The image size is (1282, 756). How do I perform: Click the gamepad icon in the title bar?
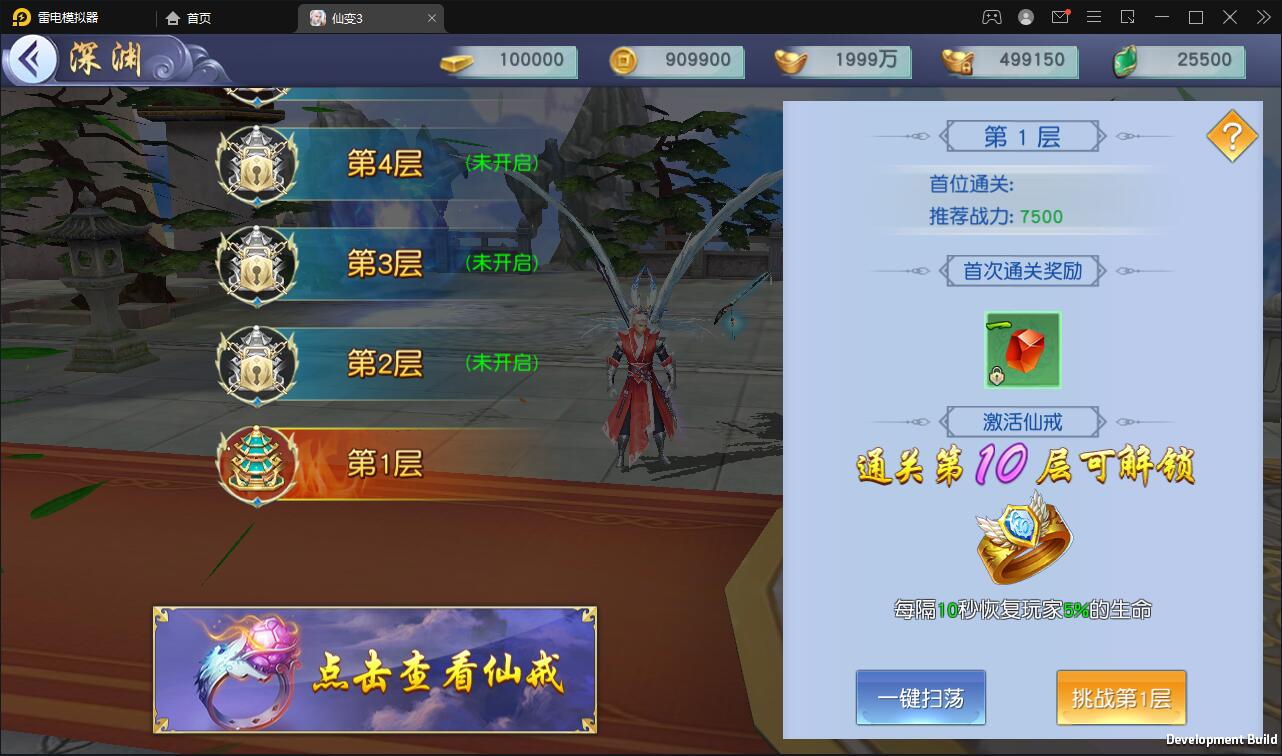click(990, 17)
